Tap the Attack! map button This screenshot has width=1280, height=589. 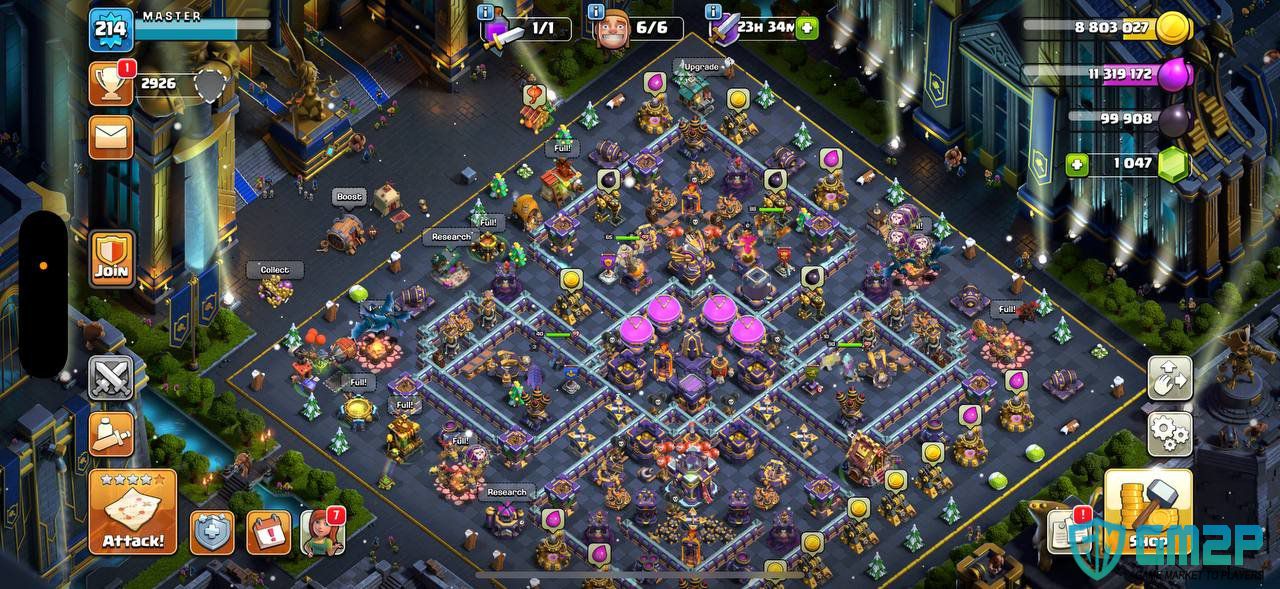(132, 512)
